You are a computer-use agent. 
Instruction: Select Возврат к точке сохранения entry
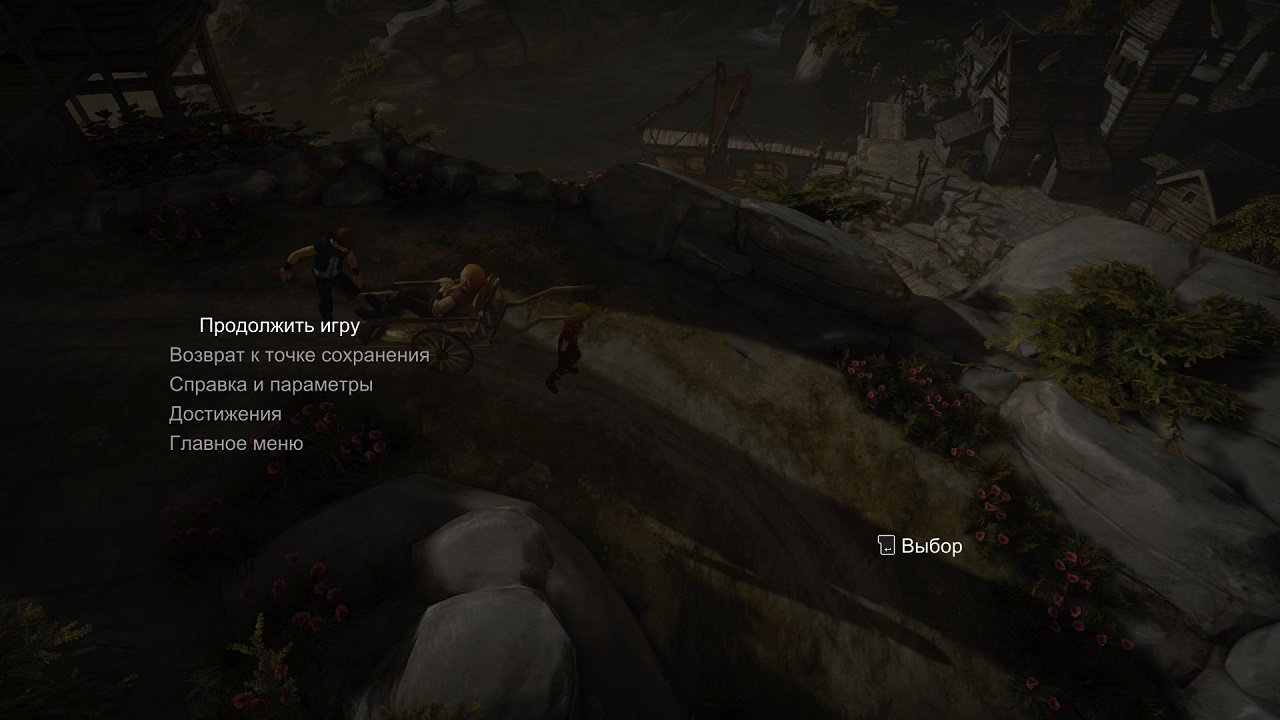pyautogui.click(x=299, y=354)
